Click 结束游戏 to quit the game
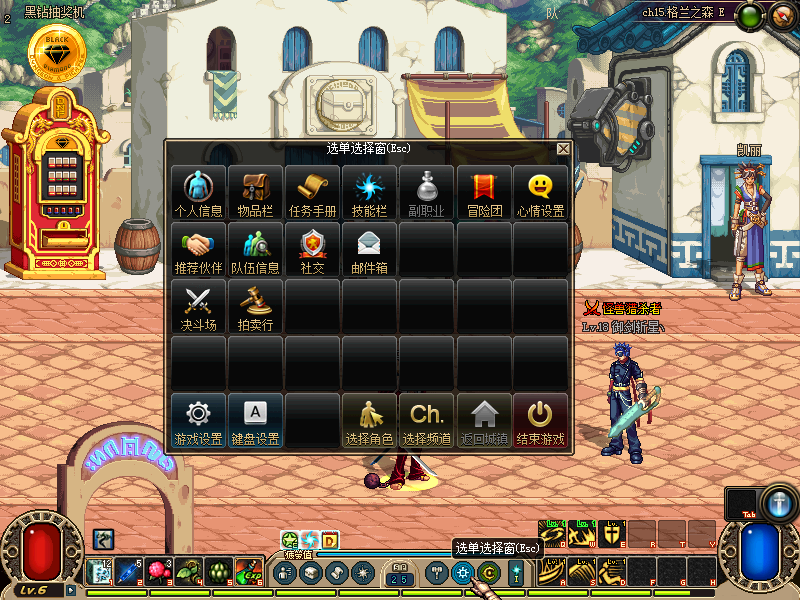The image size is (800, 600). (x=540, y=420)
